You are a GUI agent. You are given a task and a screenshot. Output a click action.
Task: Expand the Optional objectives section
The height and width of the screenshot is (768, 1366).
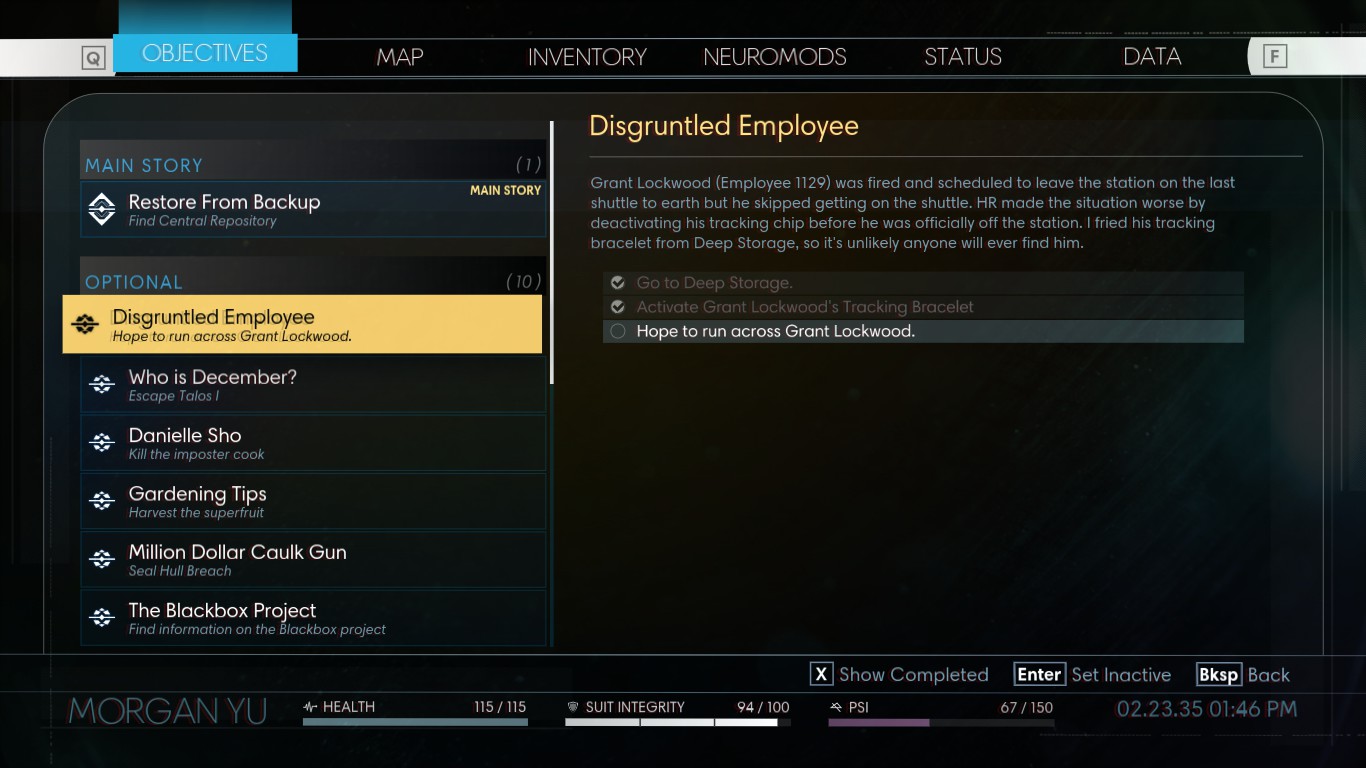click(x=134, y=282)
